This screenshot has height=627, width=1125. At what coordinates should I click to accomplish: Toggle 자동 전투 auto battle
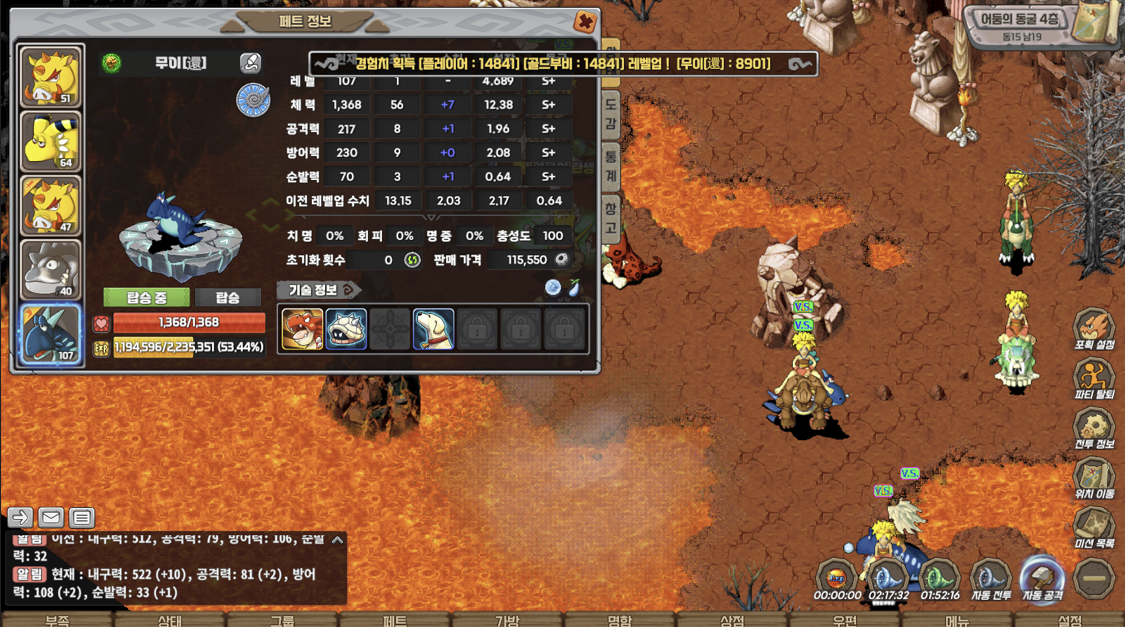pos(990,580)
